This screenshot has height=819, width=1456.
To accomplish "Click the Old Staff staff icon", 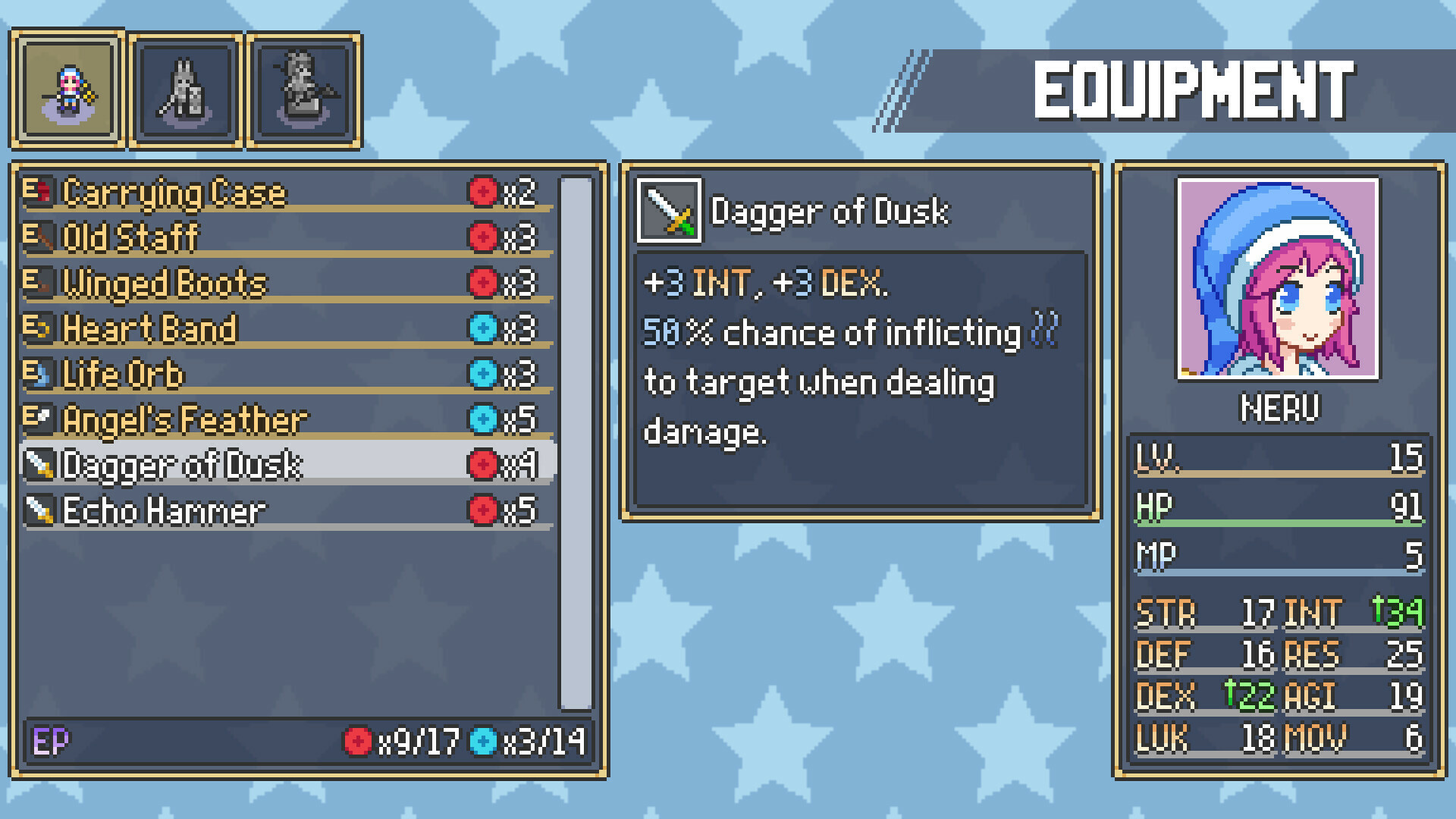I will click(39, 237).
